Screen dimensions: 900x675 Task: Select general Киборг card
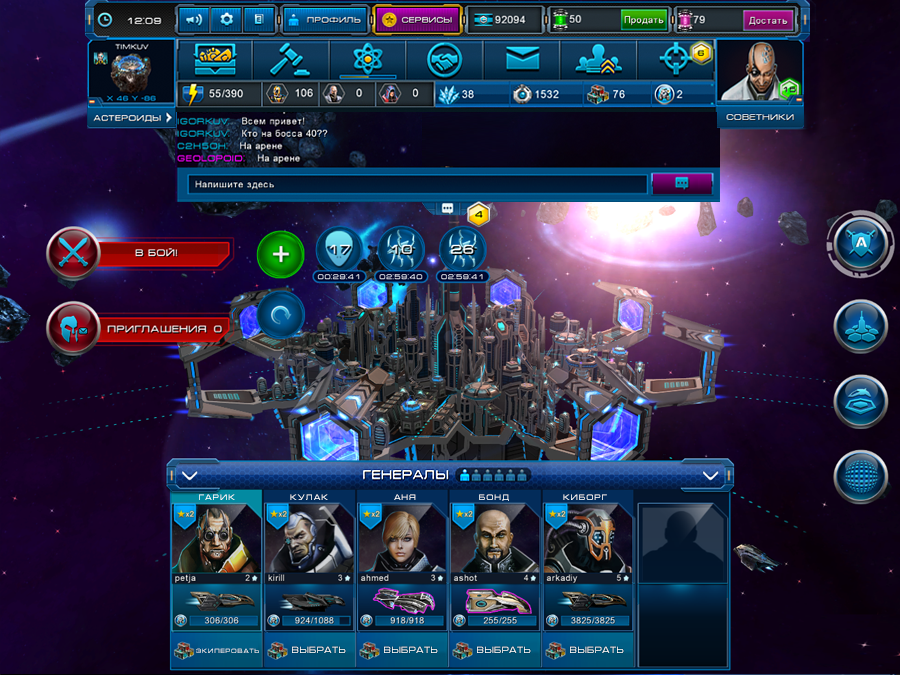588,545
